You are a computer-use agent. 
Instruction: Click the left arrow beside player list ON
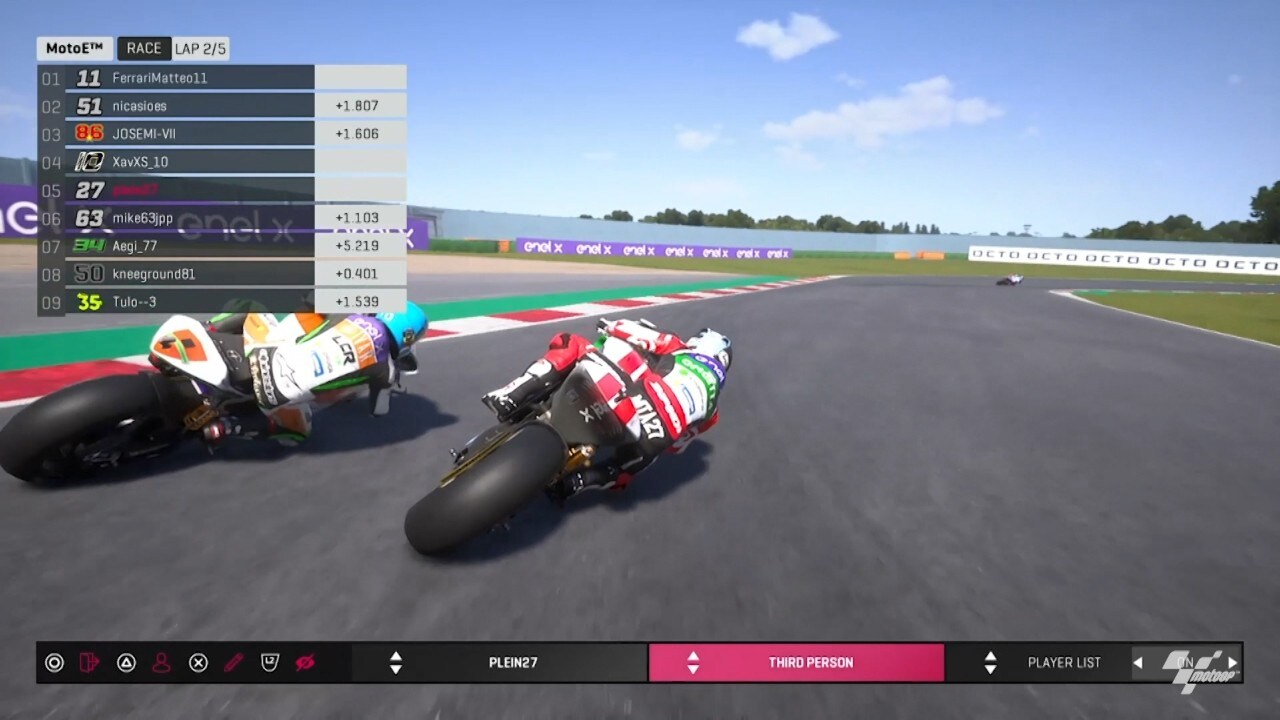(1138, 662)
